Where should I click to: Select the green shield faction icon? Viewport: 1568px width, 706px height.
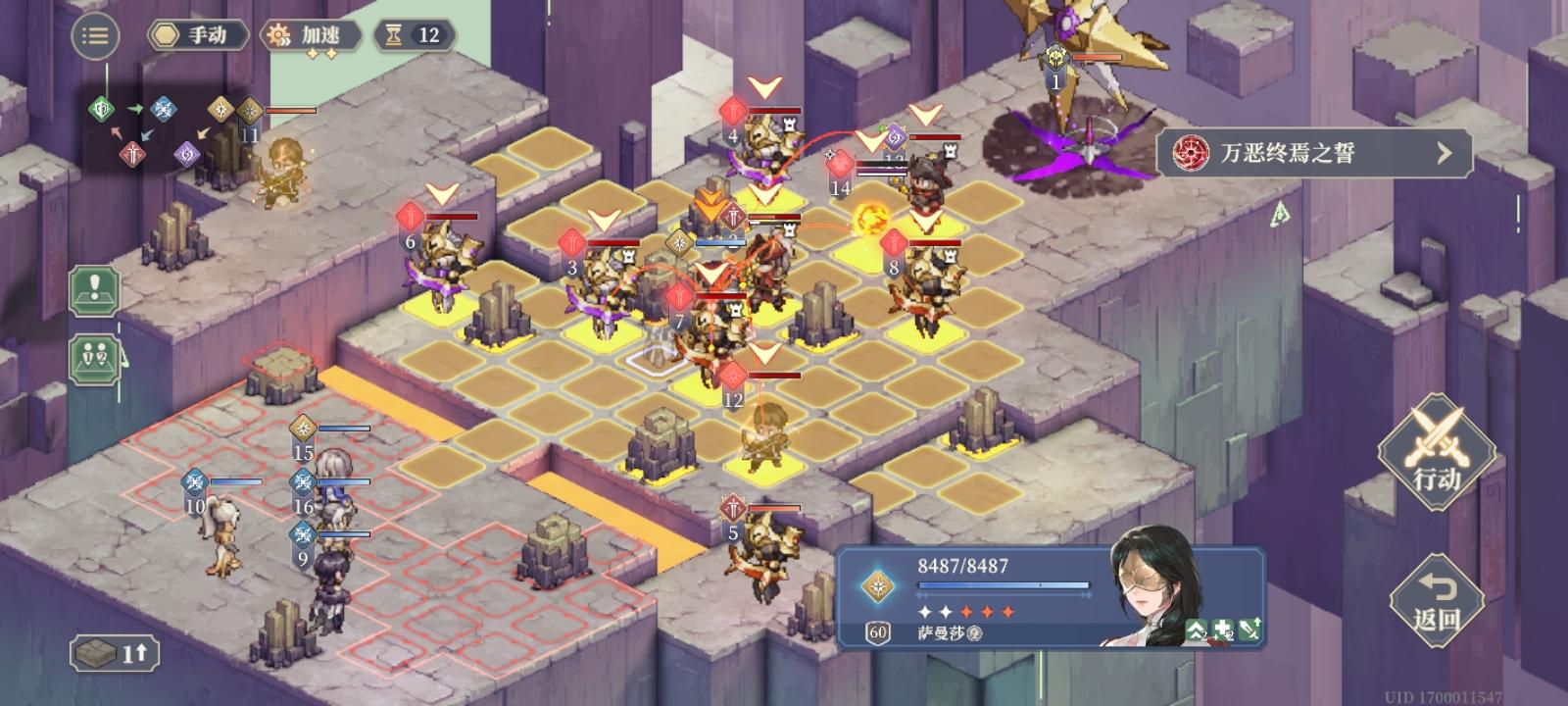pyautogui.click(x=101, y=108)
